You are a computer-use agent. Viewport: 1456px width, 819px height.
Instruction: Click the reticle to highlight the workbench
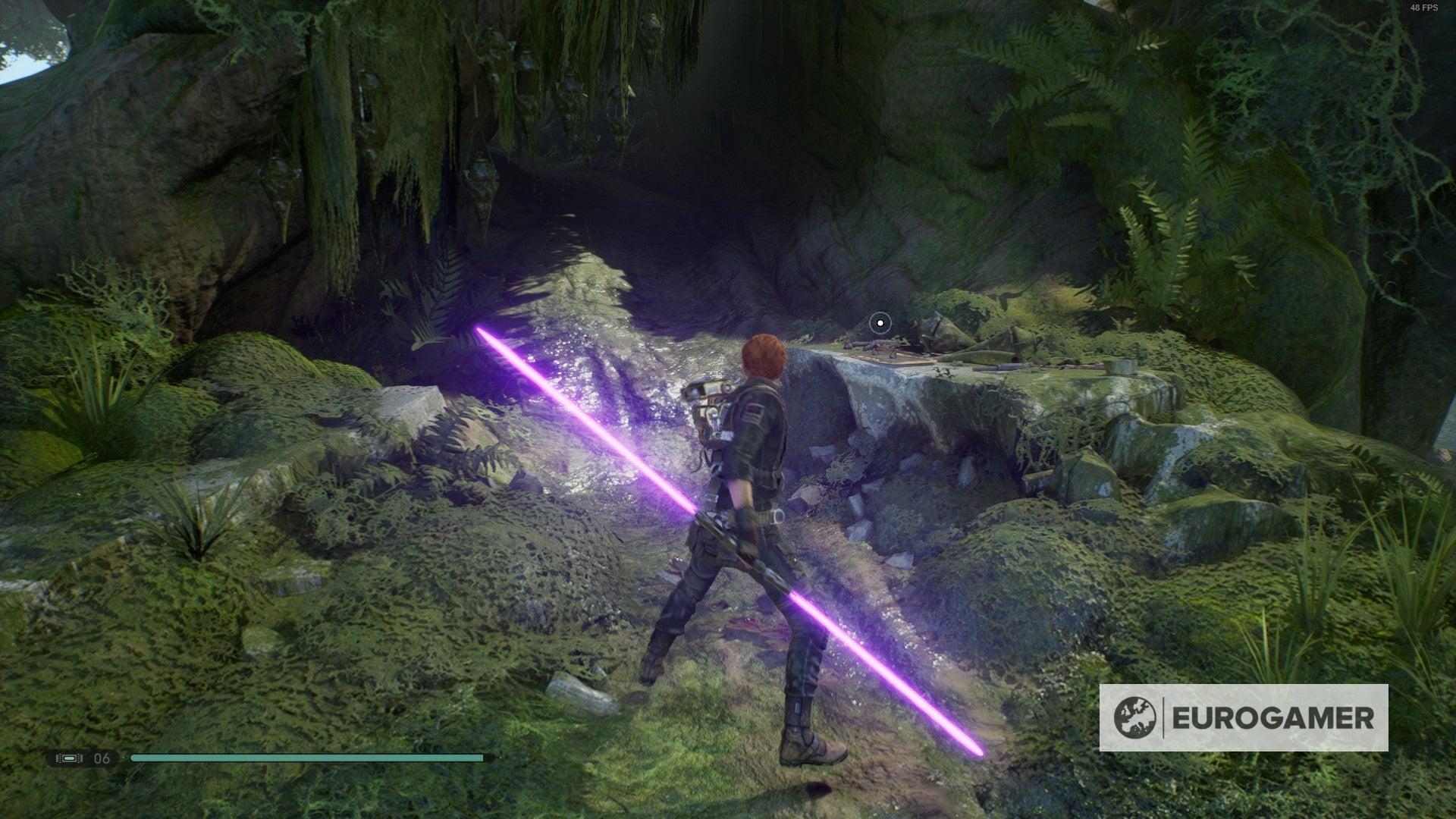point(880,322)
